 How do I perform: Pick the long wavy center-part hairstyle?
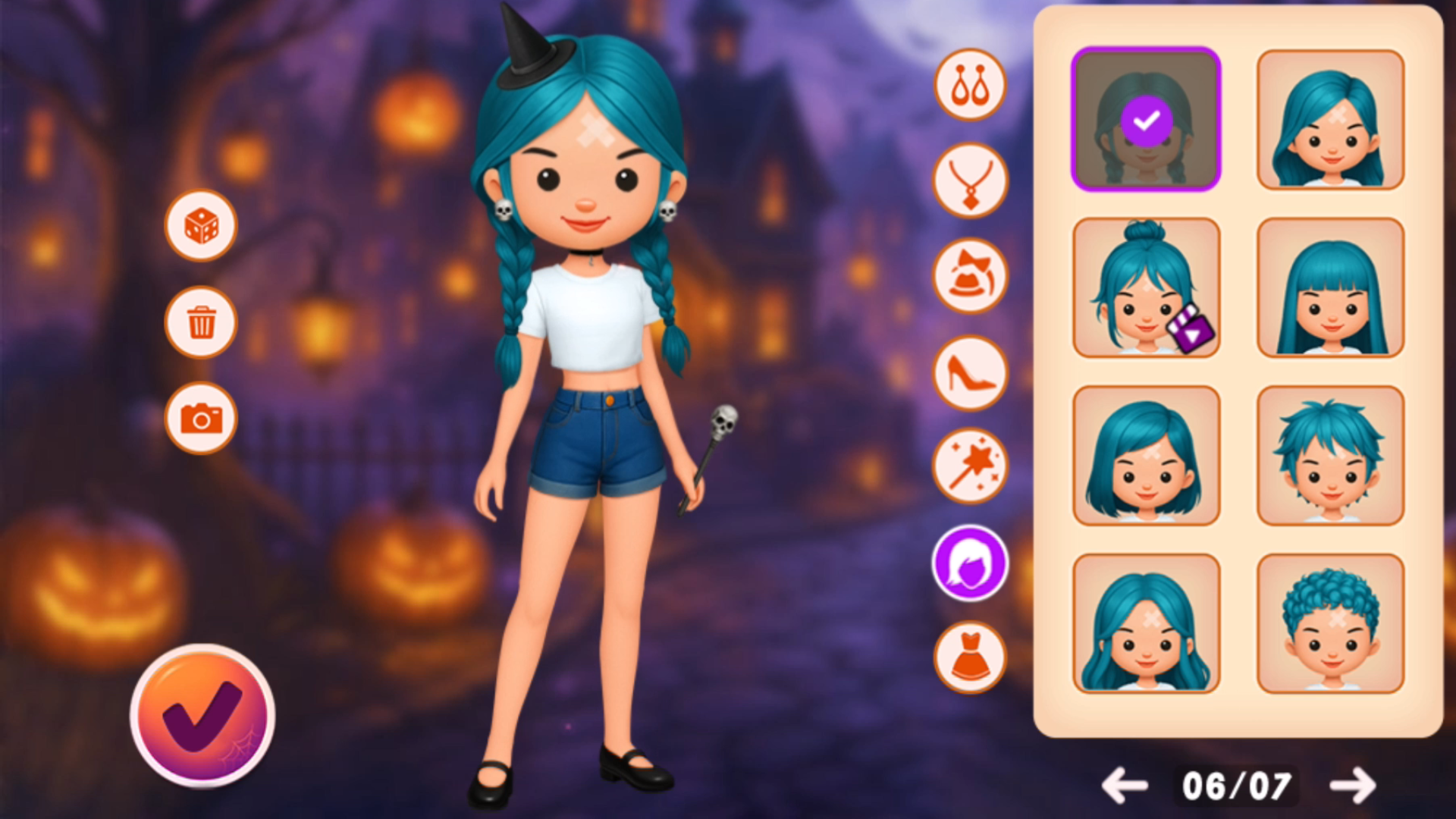point(1146,623)
